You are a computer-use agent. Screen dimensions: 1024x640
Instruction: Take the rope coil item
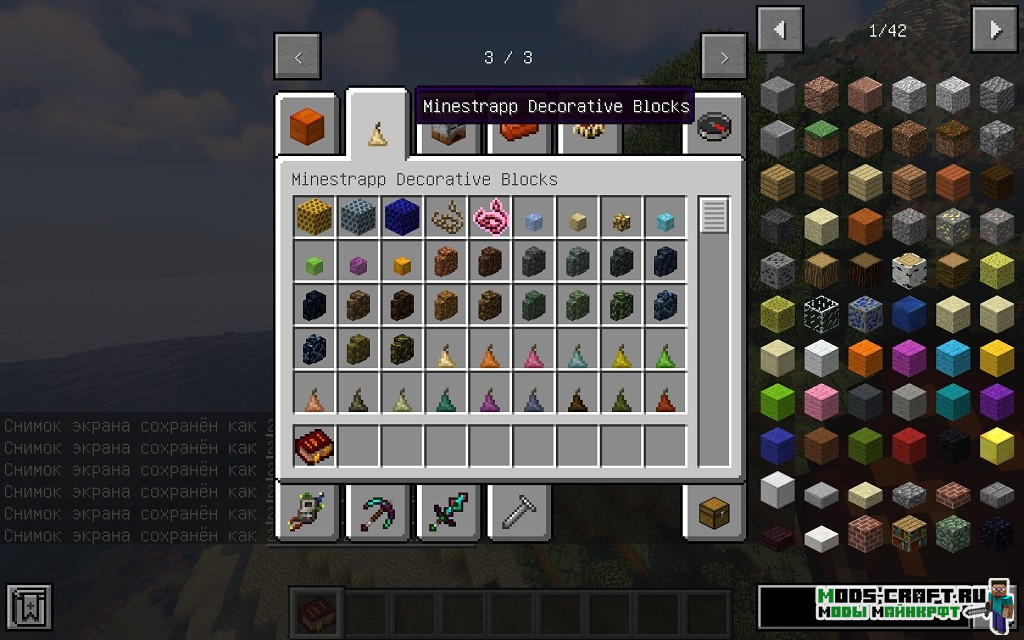click(x=446, y=216)
